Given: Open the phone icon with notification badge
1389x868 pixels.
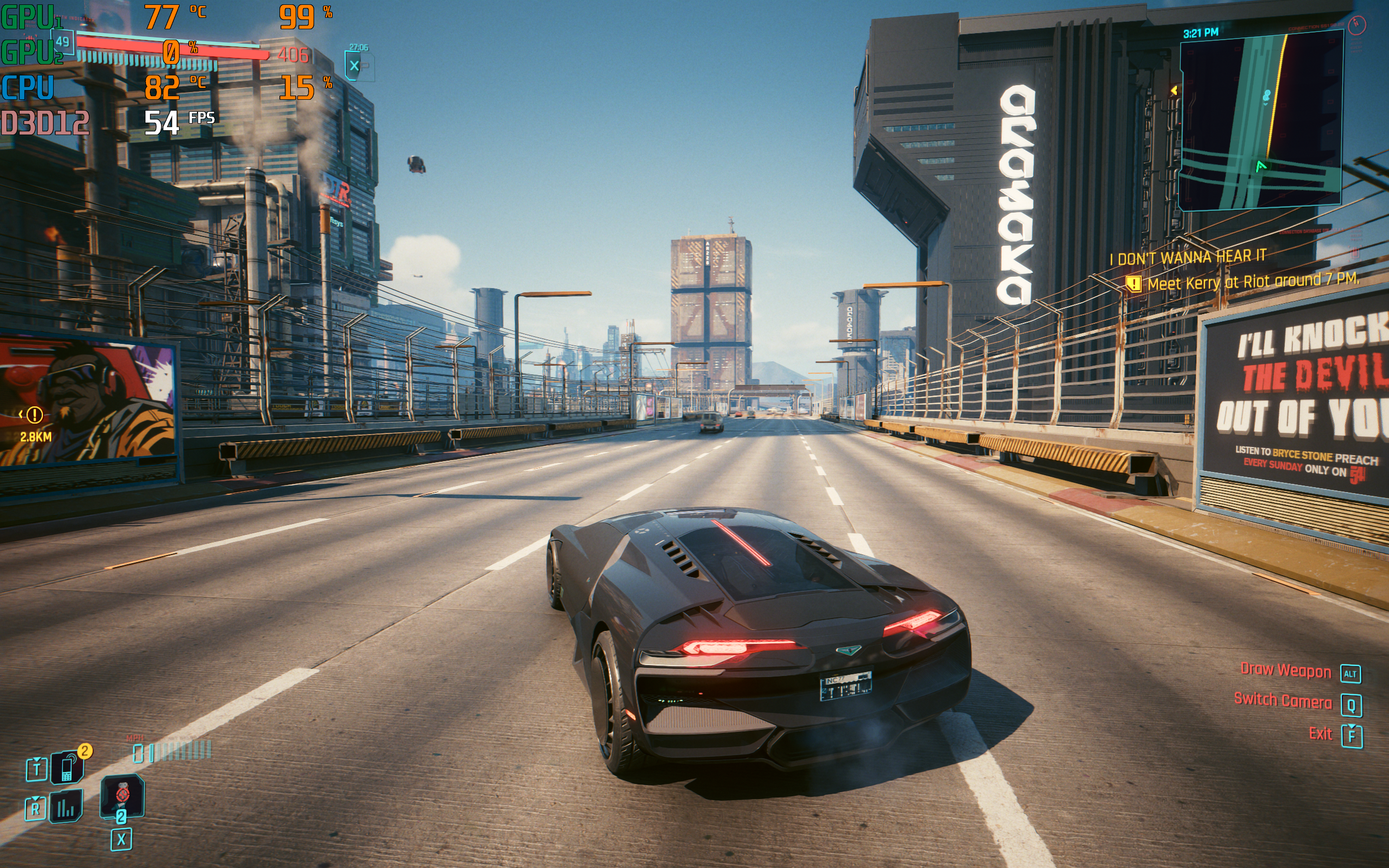Looking at the screenshot, I should pos(67,768).
